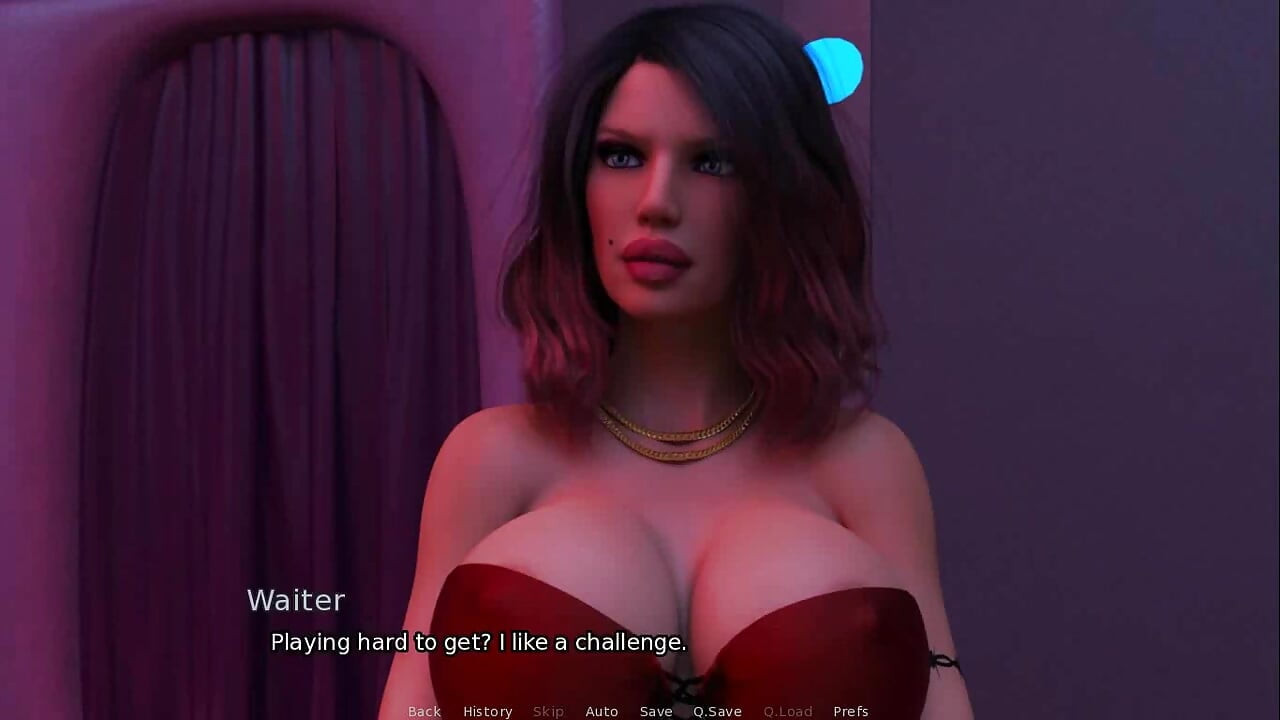Review earlier text via "History"

coord(487,711)
